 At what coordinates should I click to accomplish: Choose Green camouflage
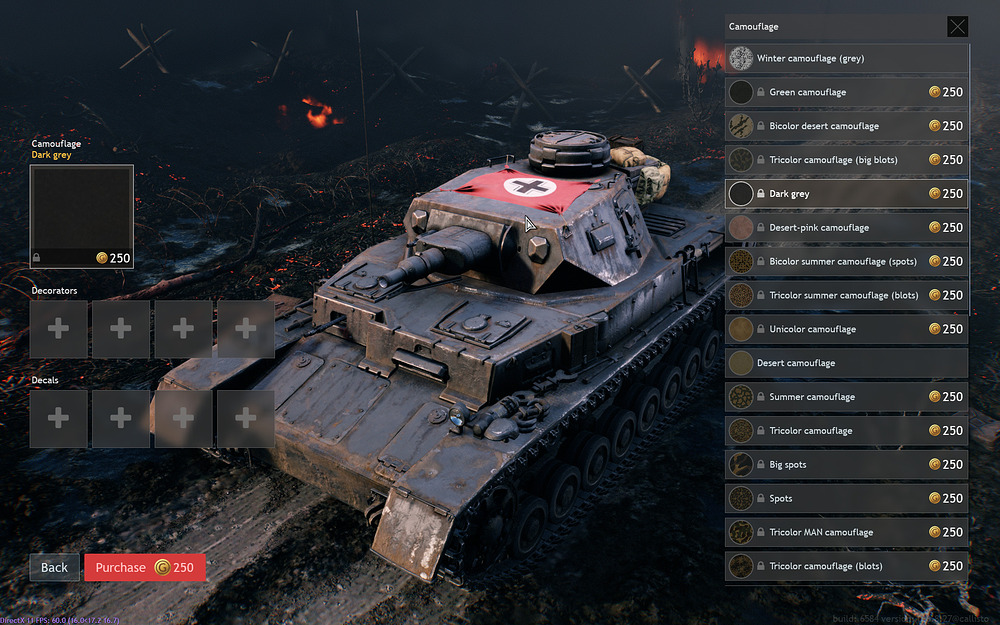847,92
